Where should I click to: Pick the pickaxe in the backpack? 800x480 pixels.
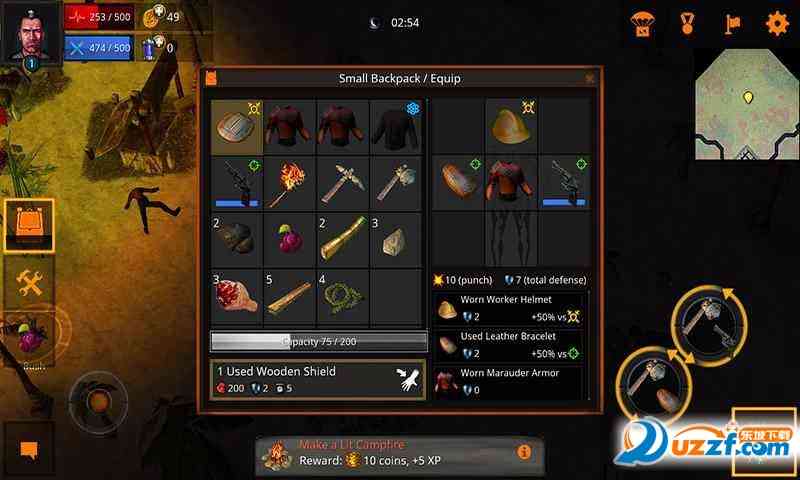pos(342,182)
